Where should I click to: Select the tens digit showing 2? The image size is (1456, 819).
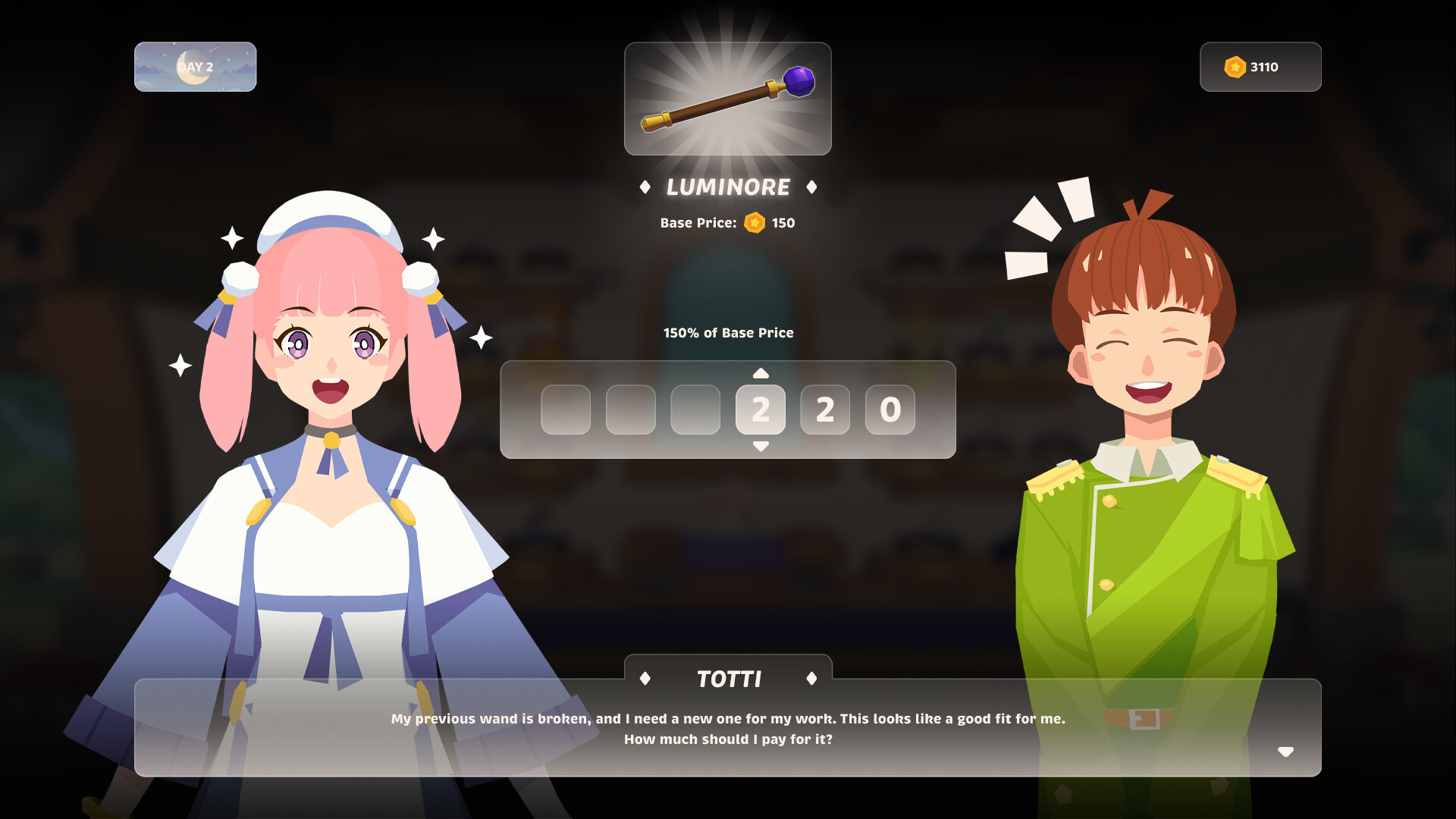coord(825,410)
